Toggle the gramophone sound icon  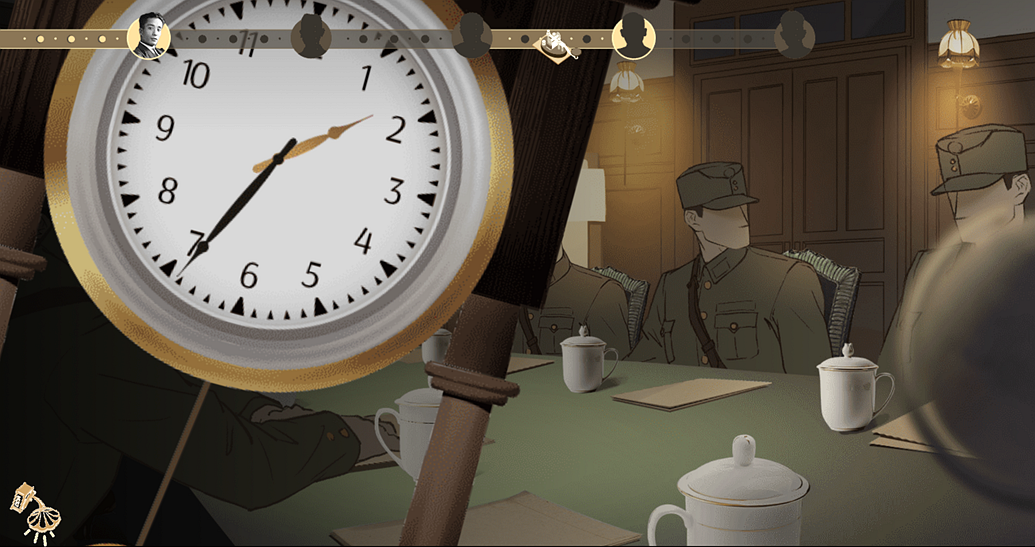click(35, 512)
